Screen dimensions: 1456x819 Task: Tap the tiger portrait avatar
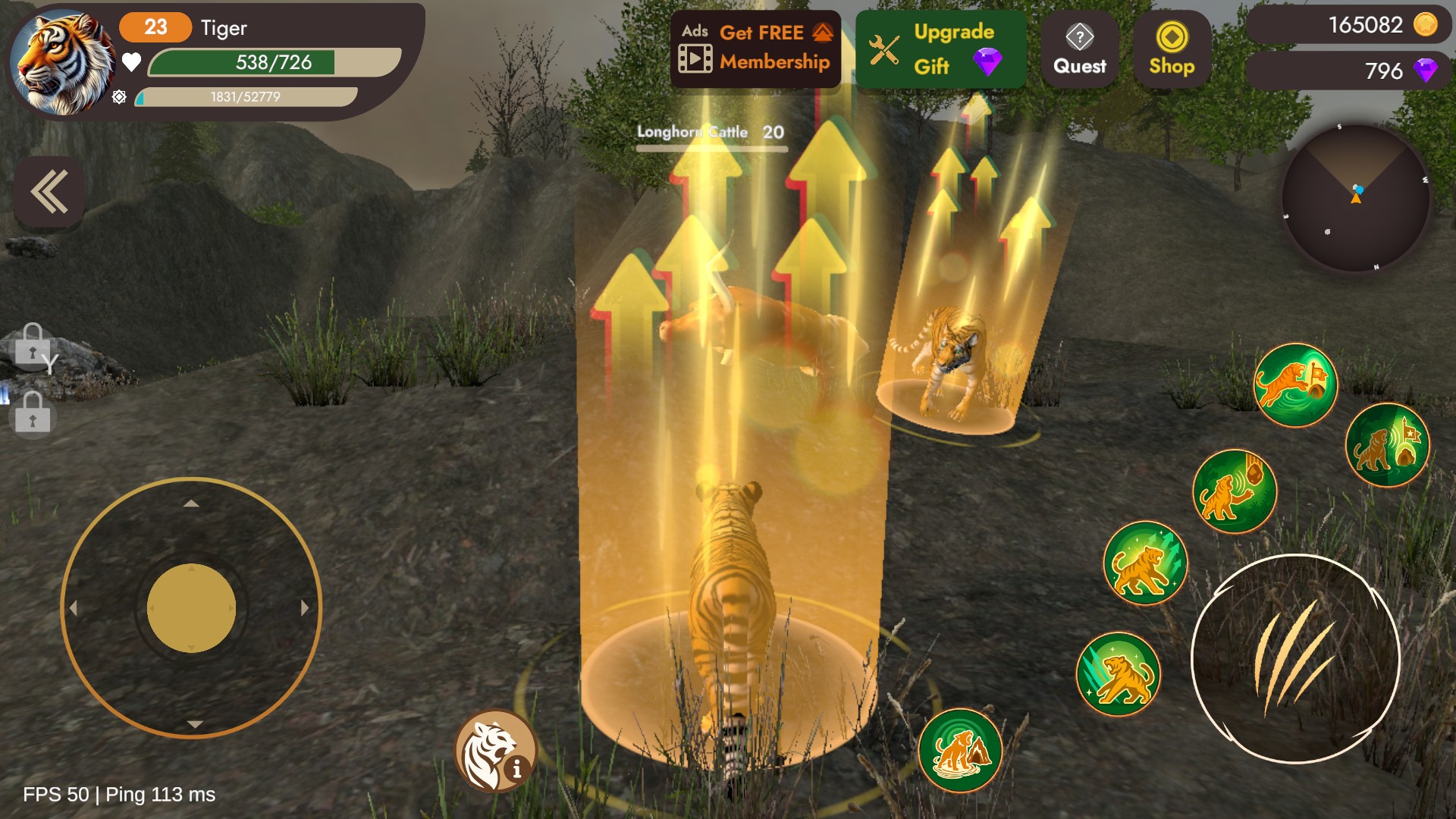point(62,62)
